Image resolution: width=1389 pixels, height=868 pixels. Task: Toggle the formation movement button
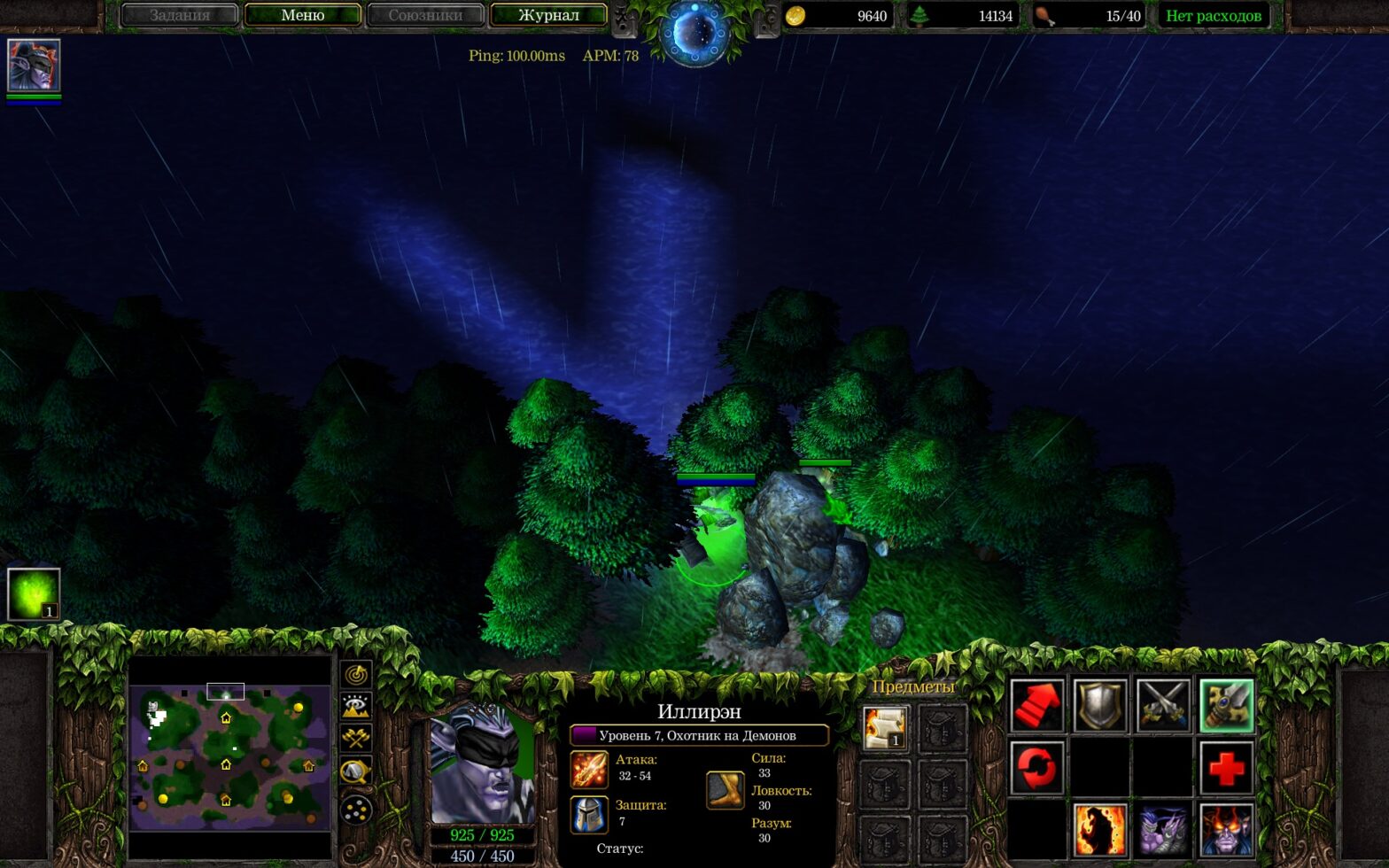tap(356, 810)
